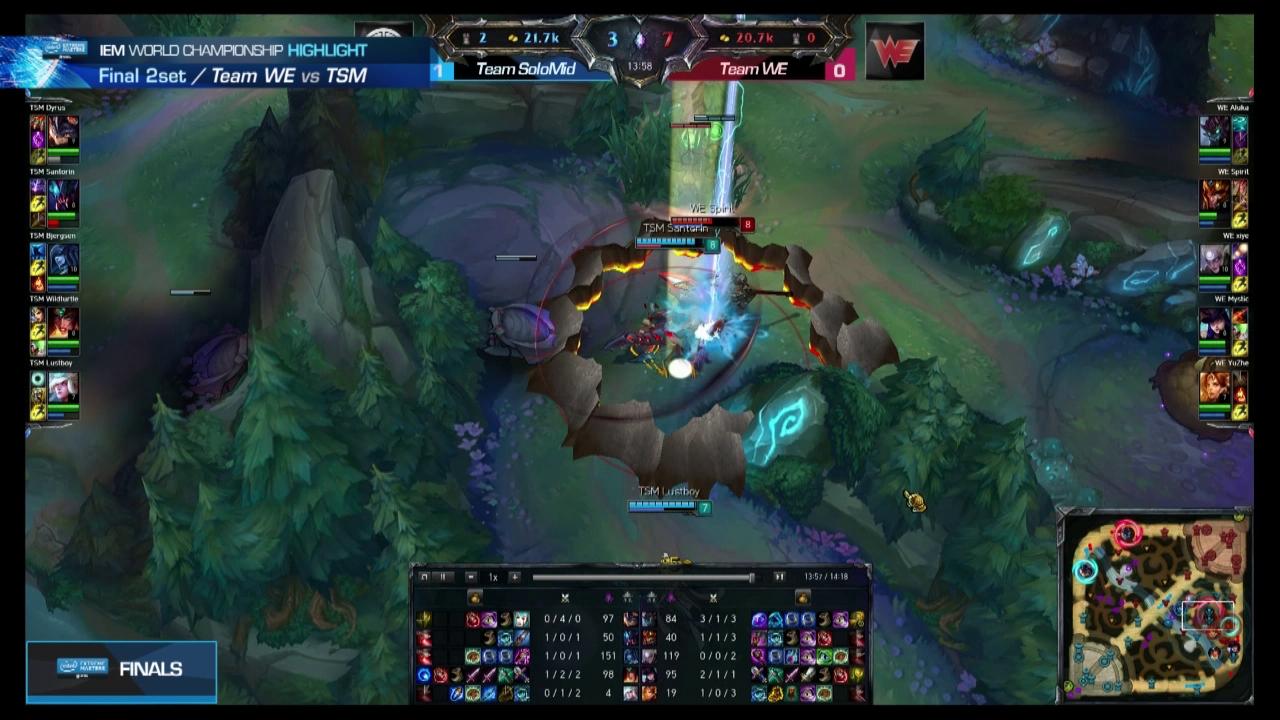Pause the replay playback
Screen dimensions: 1280x720
(444, 577)
